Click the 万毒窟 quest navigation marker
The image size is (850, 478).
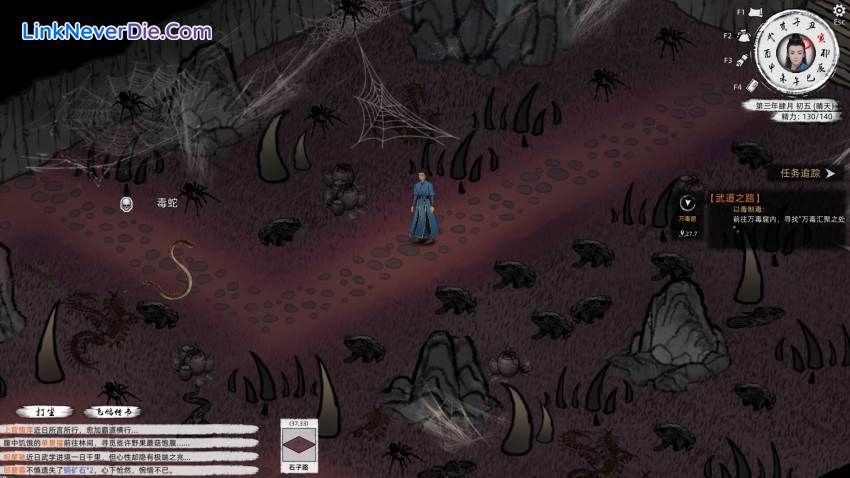(687, 205)
